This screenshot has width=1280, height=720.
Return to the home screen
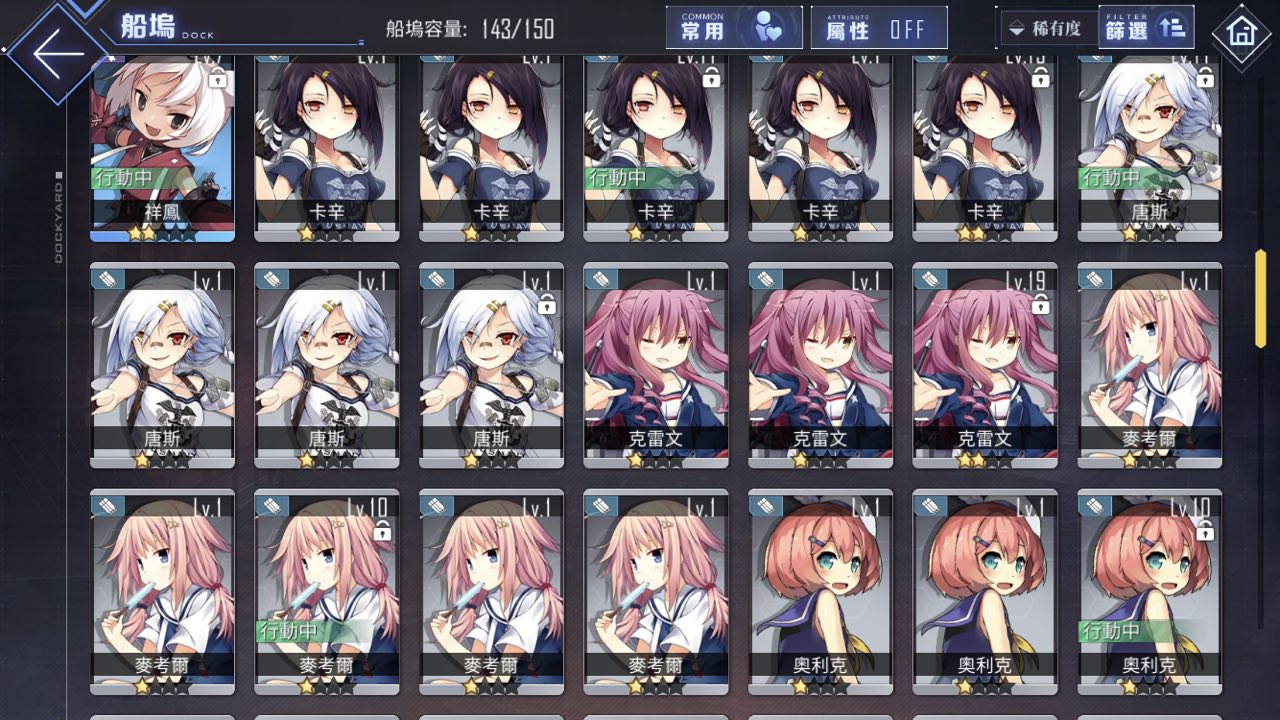1241,33
